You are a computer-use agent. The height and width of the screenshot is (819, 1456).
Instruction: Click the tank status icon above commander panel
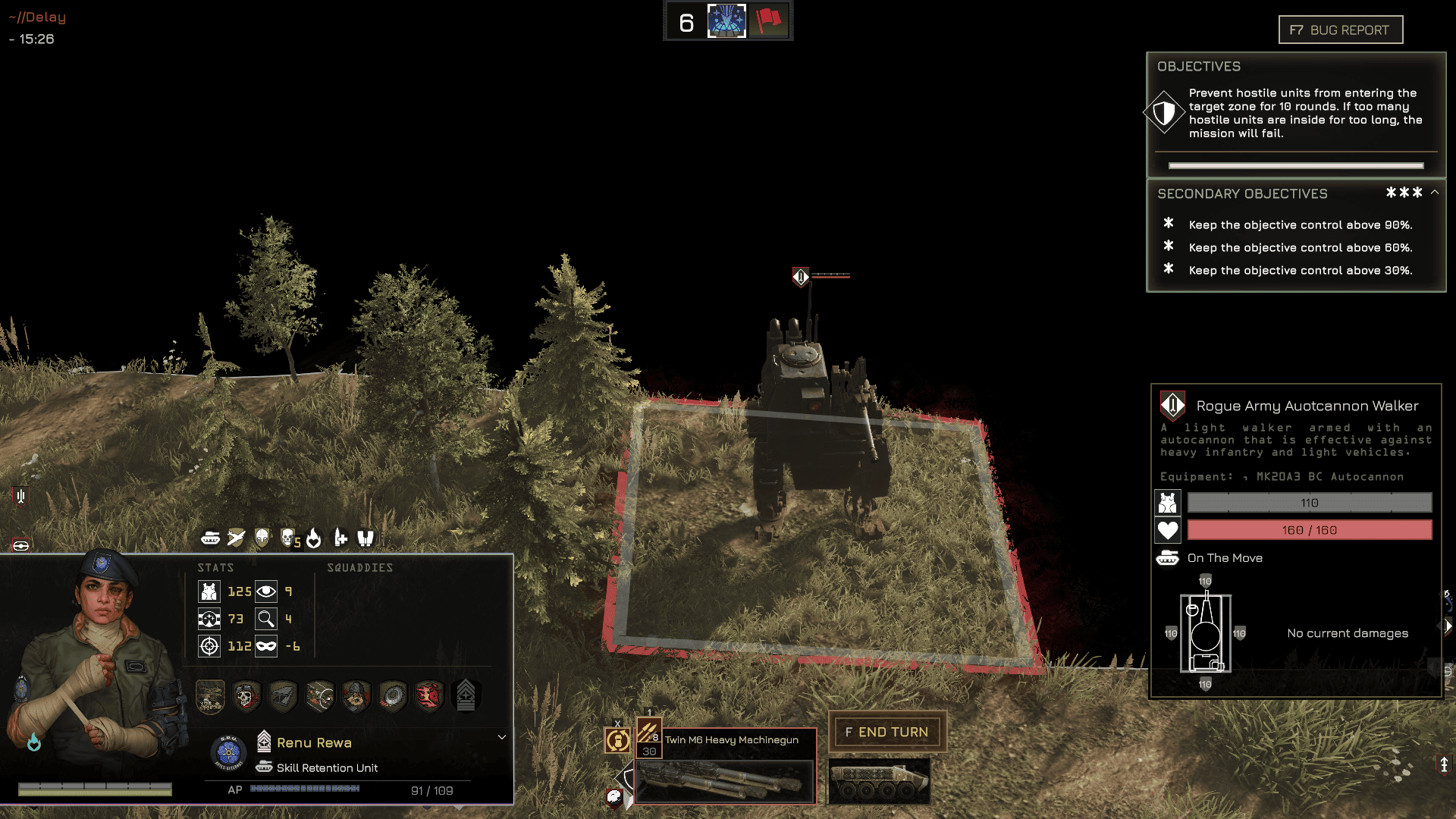[x=211, y=538]
